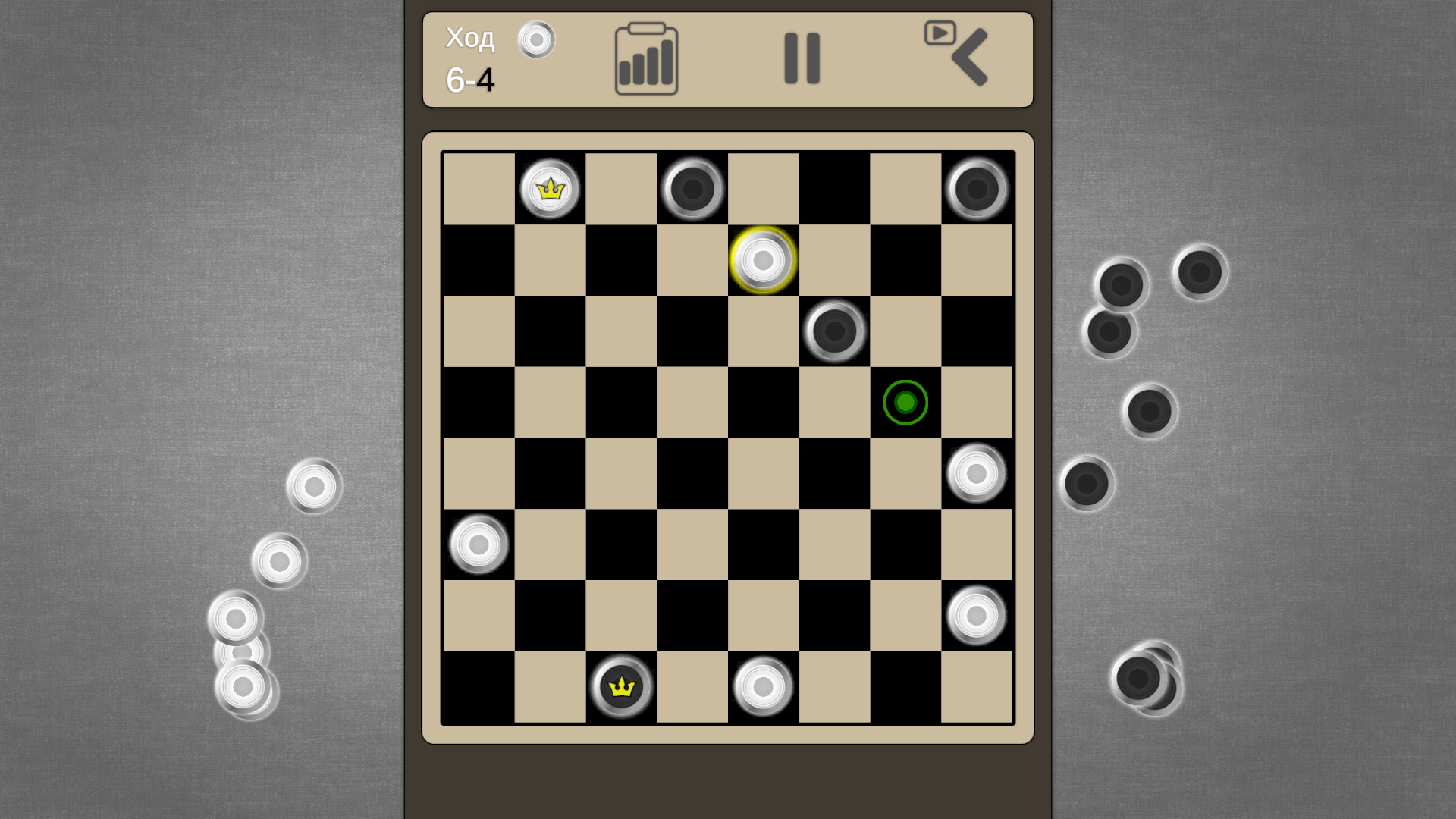Select the white checker on the left edge of the board
The image size is (1456, 819).
pos(478,544)
